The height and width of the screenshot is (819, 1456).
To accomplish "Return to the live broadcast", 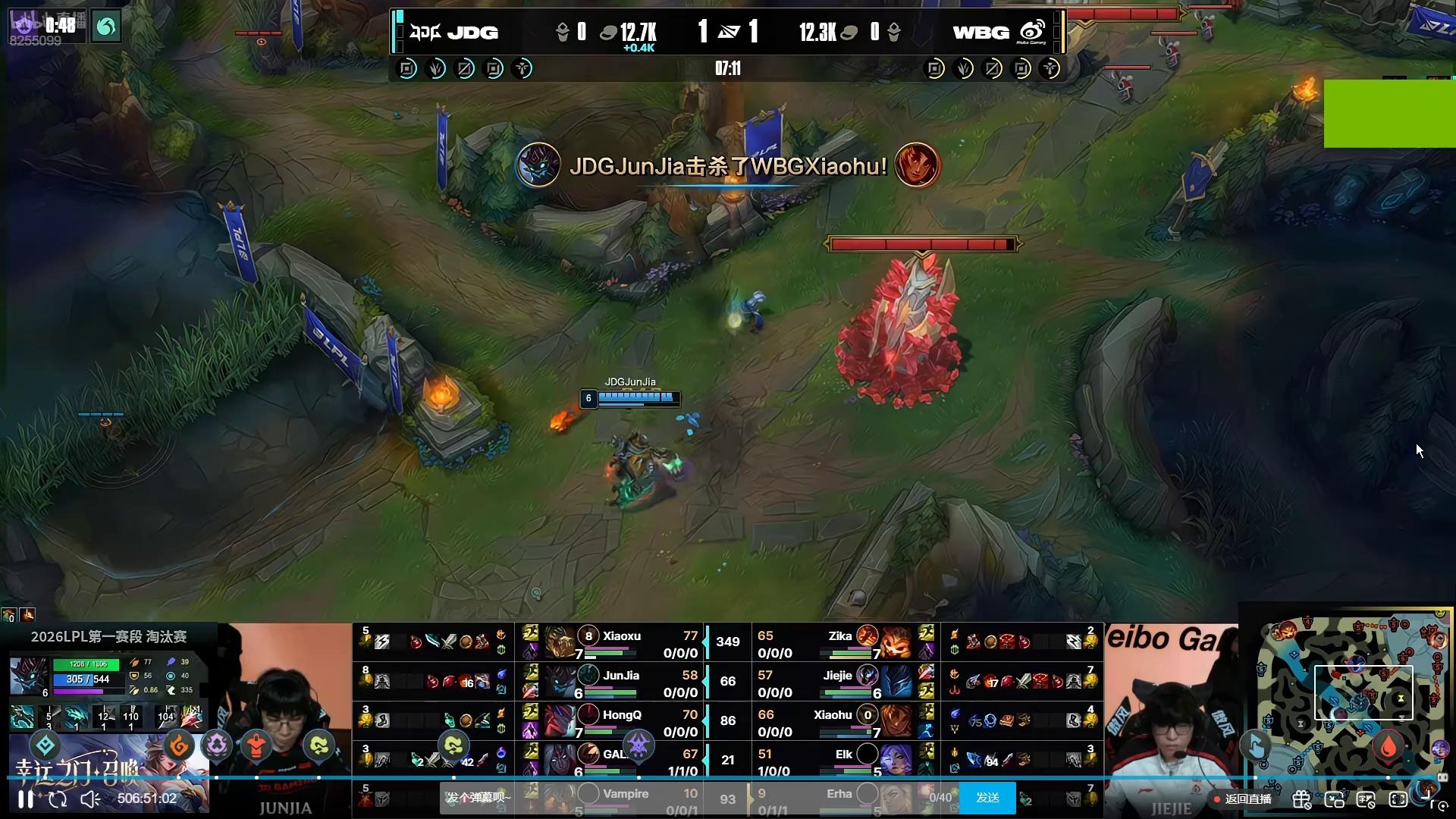I will point(1243,799).
